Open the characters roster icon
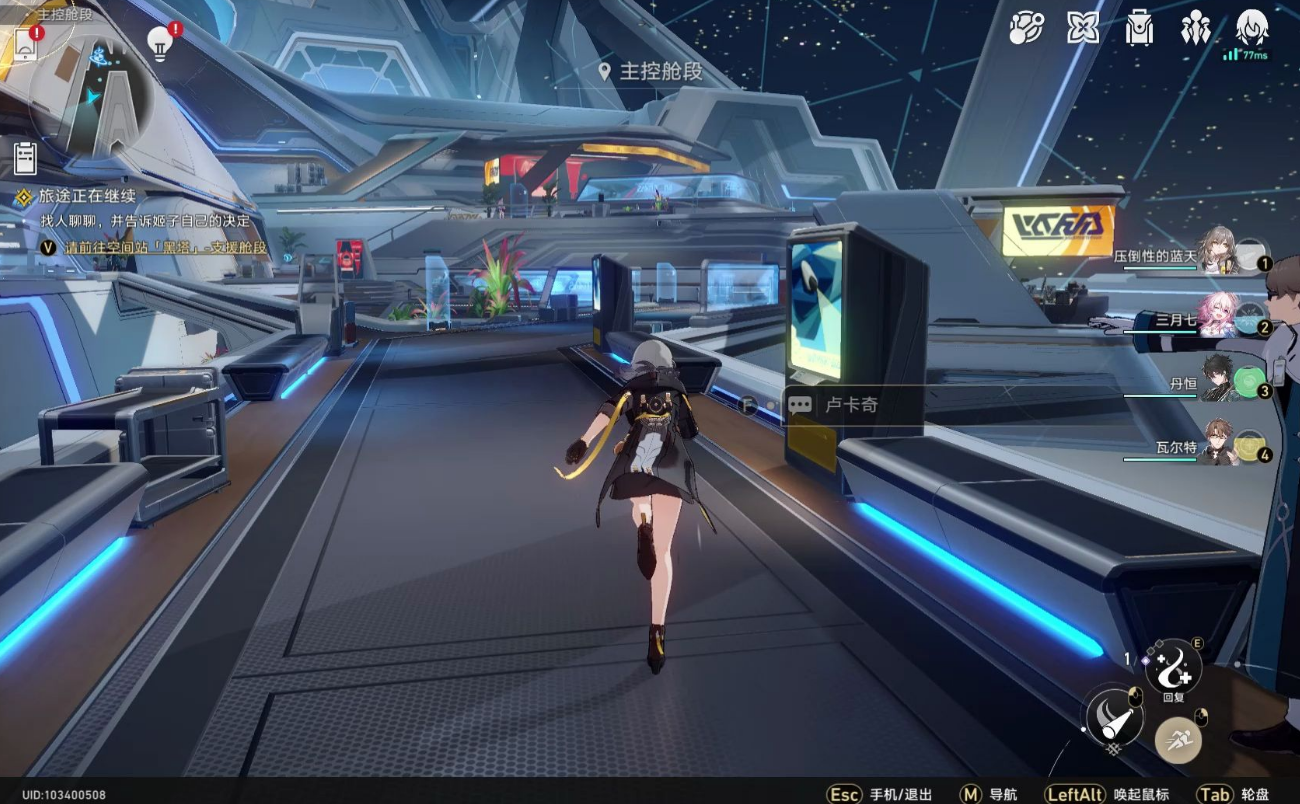The width and height of the screenshot is (1300, 804). point(1195,28)
